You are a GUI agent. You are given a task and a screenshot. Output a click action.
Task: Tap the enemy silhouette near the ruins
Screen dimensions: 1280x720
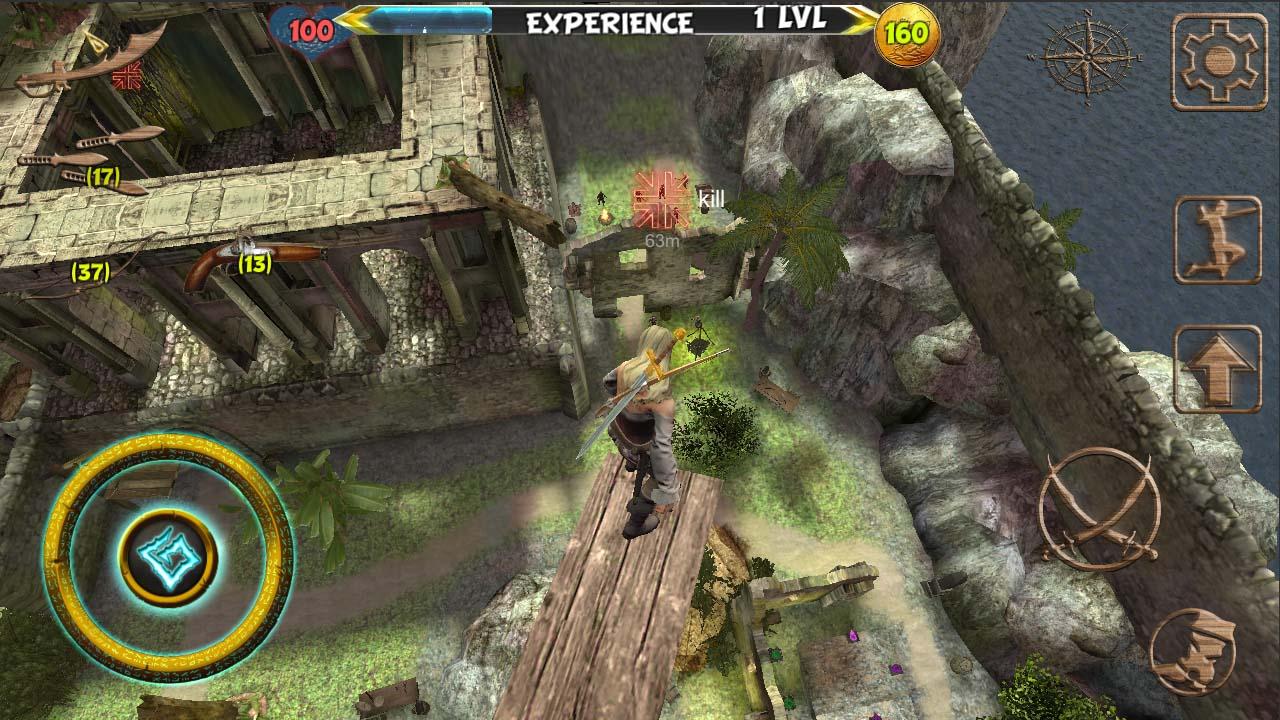600,196
